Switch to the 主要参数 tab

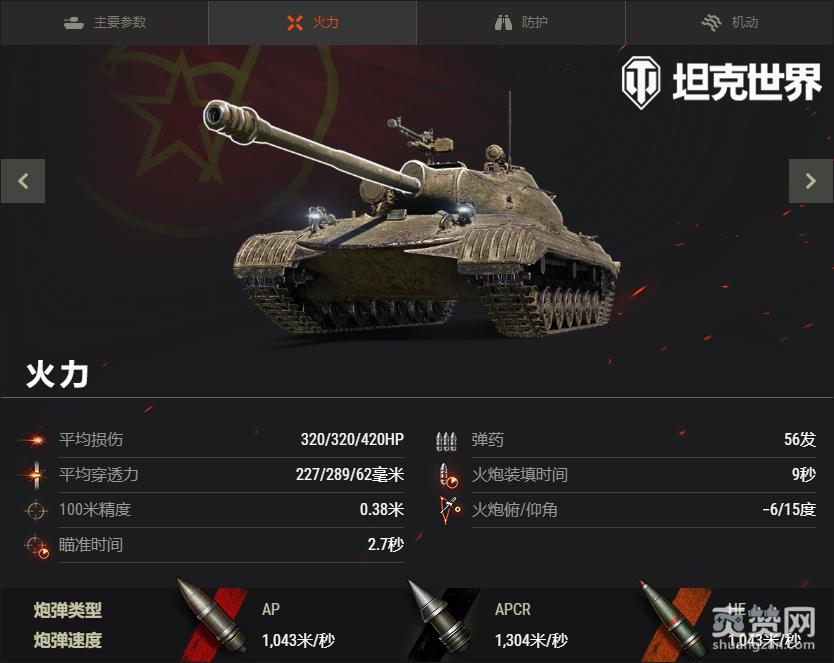coord(104,23)
